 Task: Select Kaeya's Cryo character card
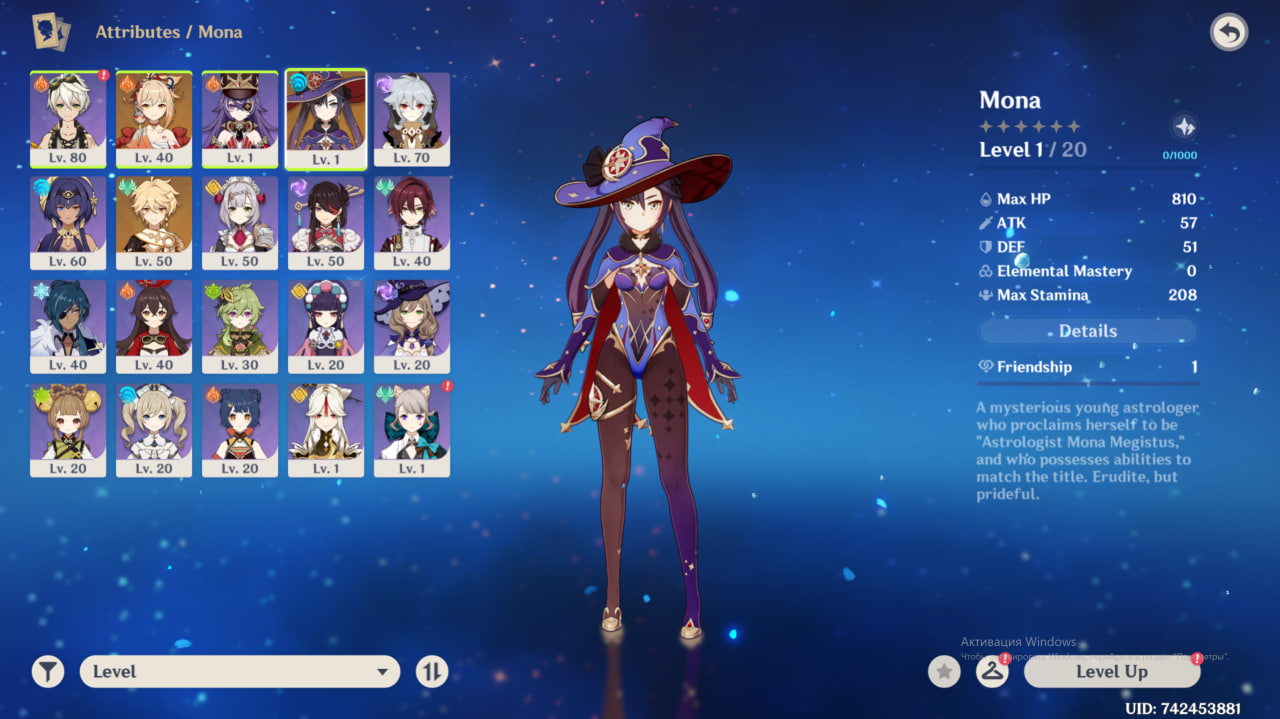point(68,326)
